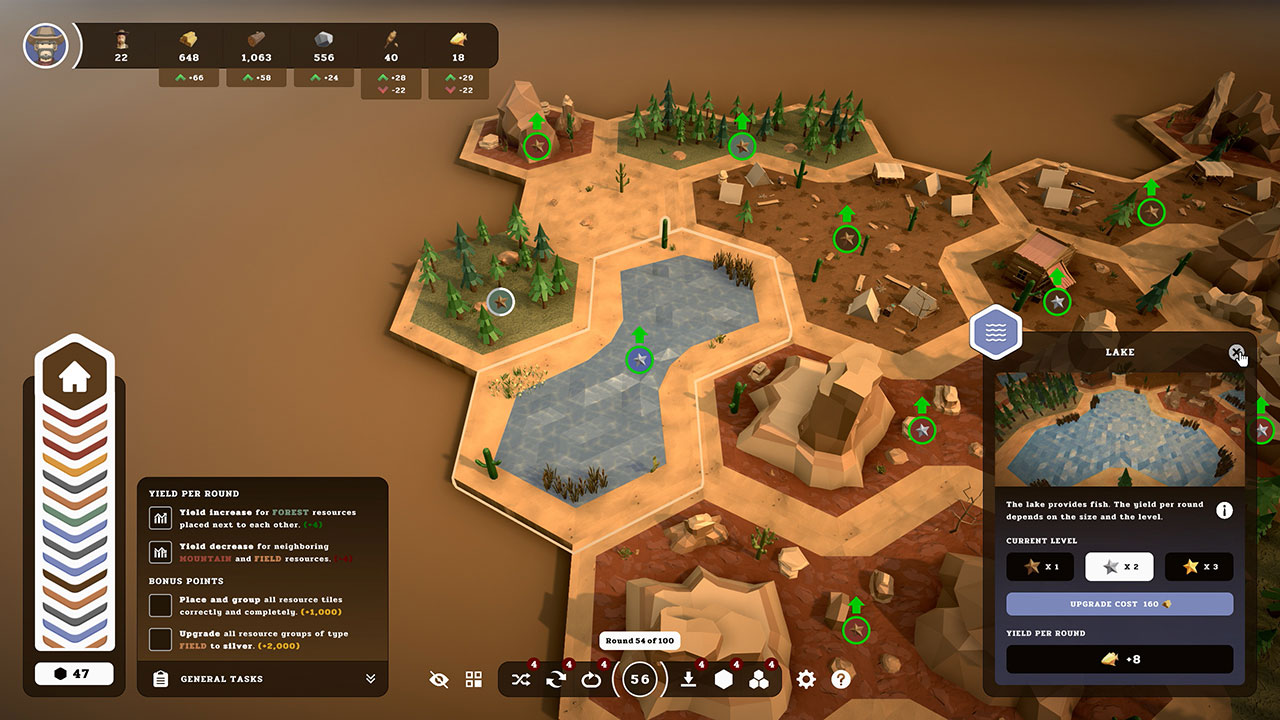
Task: Click the rotate tile icon
Action: tap(556, 679)
